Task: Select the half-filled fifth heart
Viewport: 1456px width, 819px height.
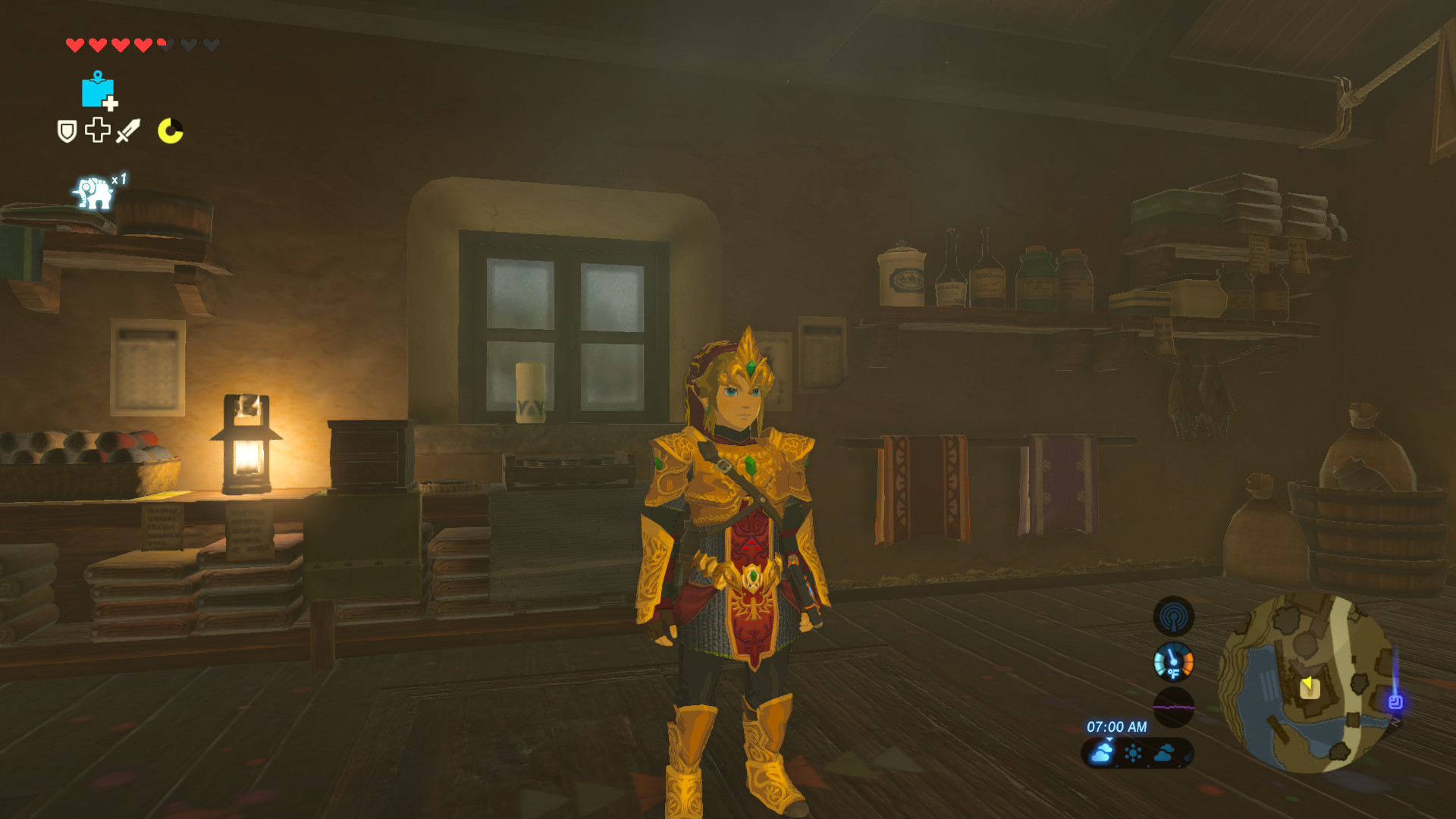Action: coord(161,43)
